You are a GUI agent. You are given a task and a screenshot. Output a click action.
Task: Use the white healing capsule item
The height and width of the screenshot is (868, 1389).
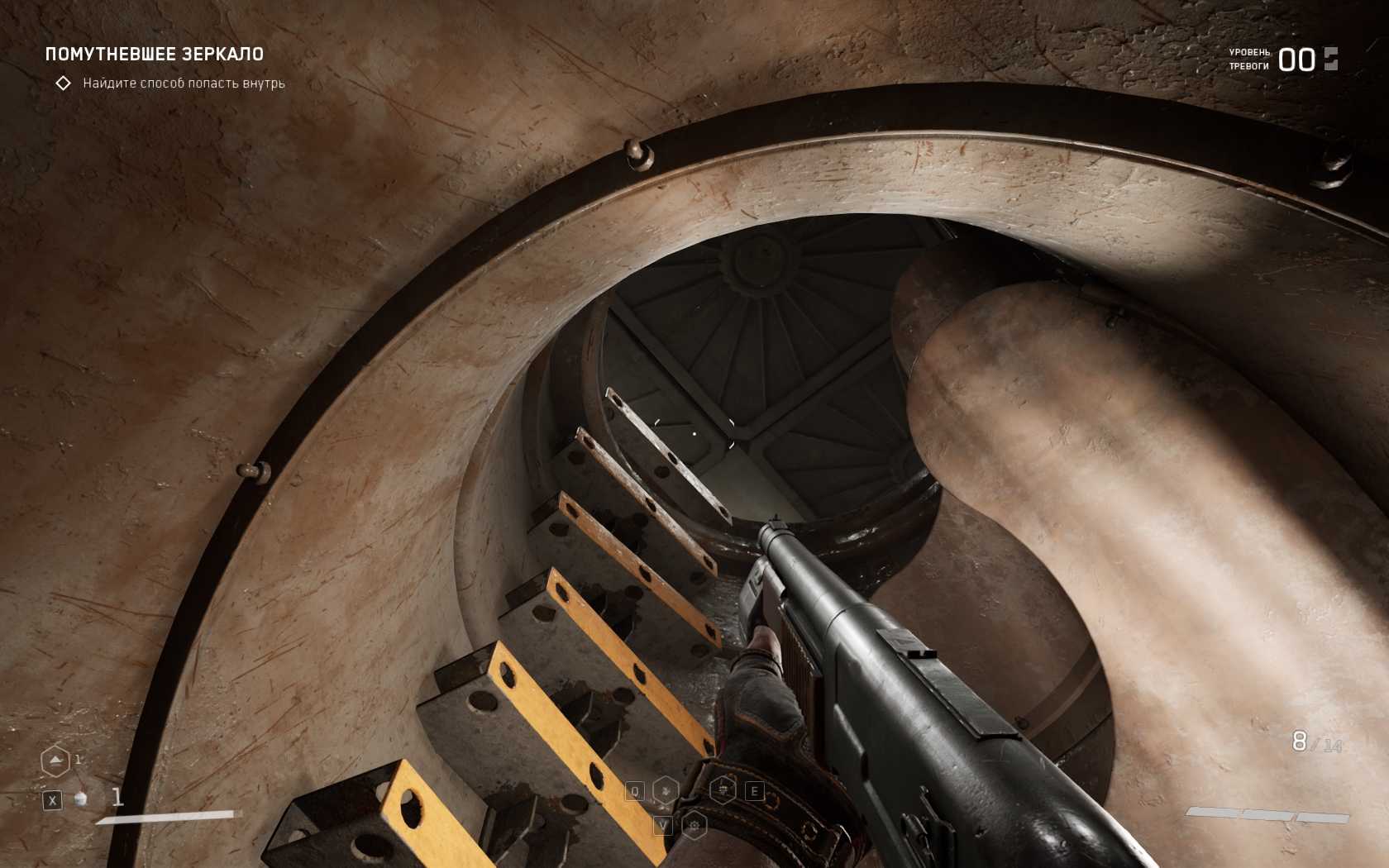pyautogui.click(x=81, y=799)
